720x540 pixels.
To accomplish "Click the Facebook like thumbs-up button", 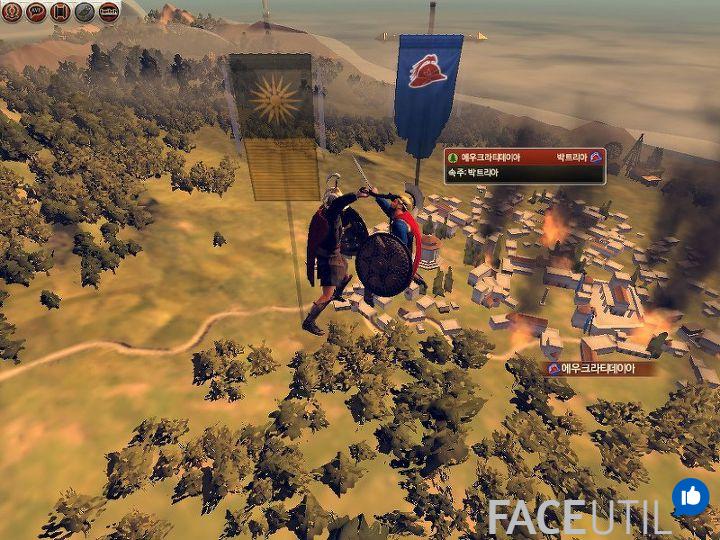I will [690, 496].
